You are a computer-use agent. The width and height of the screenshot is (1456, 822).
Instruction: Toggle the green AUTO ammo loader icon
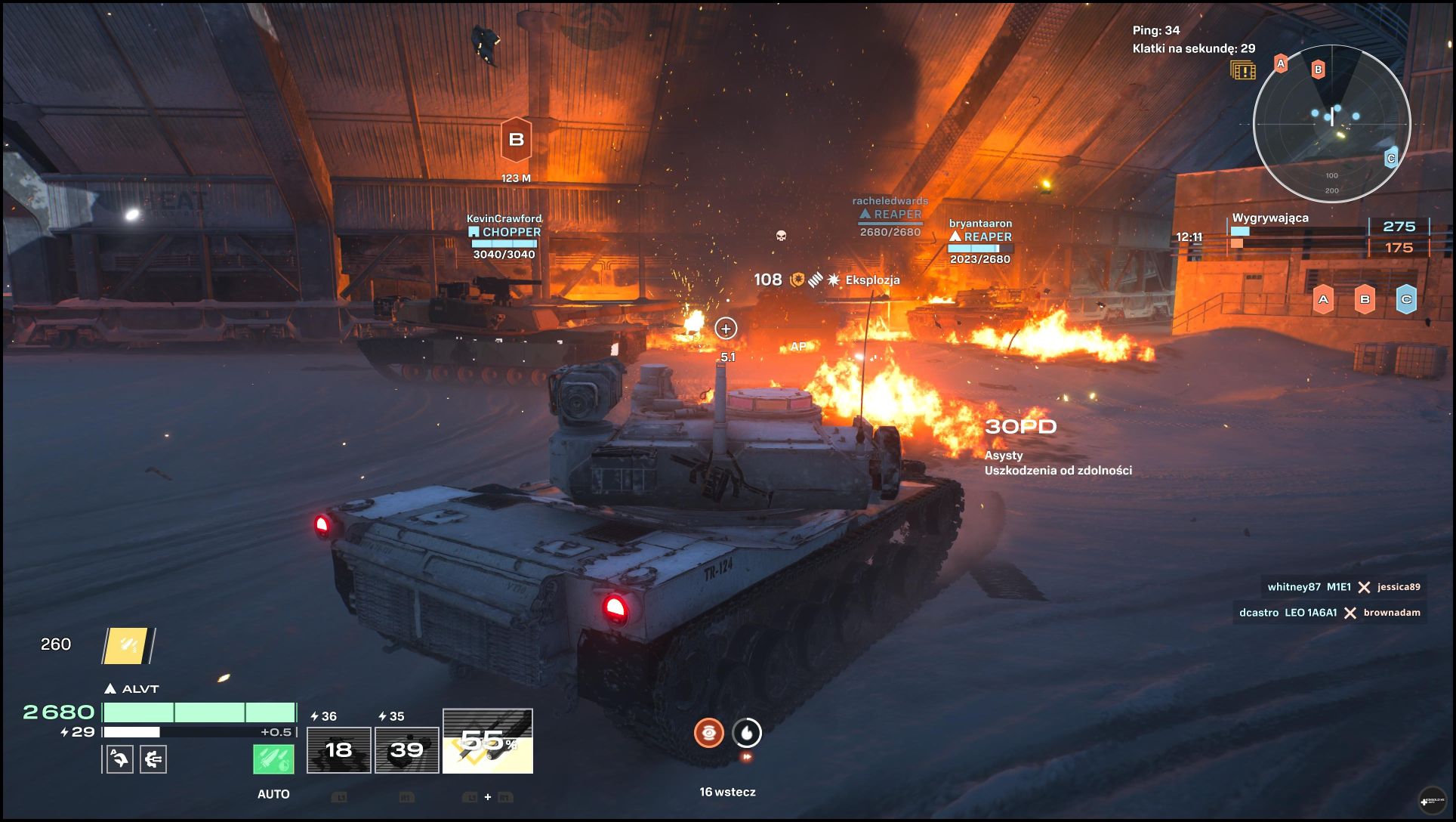tap(273, 759)
